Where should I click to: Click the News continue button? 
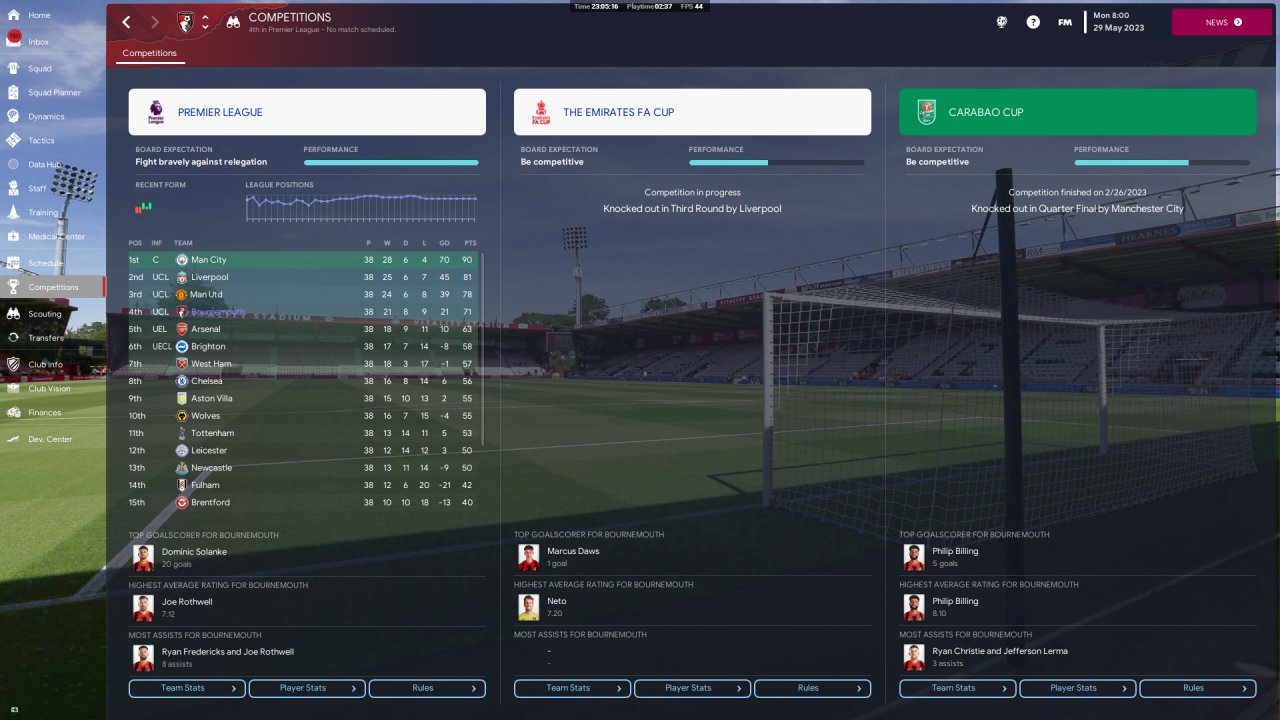1221,22
